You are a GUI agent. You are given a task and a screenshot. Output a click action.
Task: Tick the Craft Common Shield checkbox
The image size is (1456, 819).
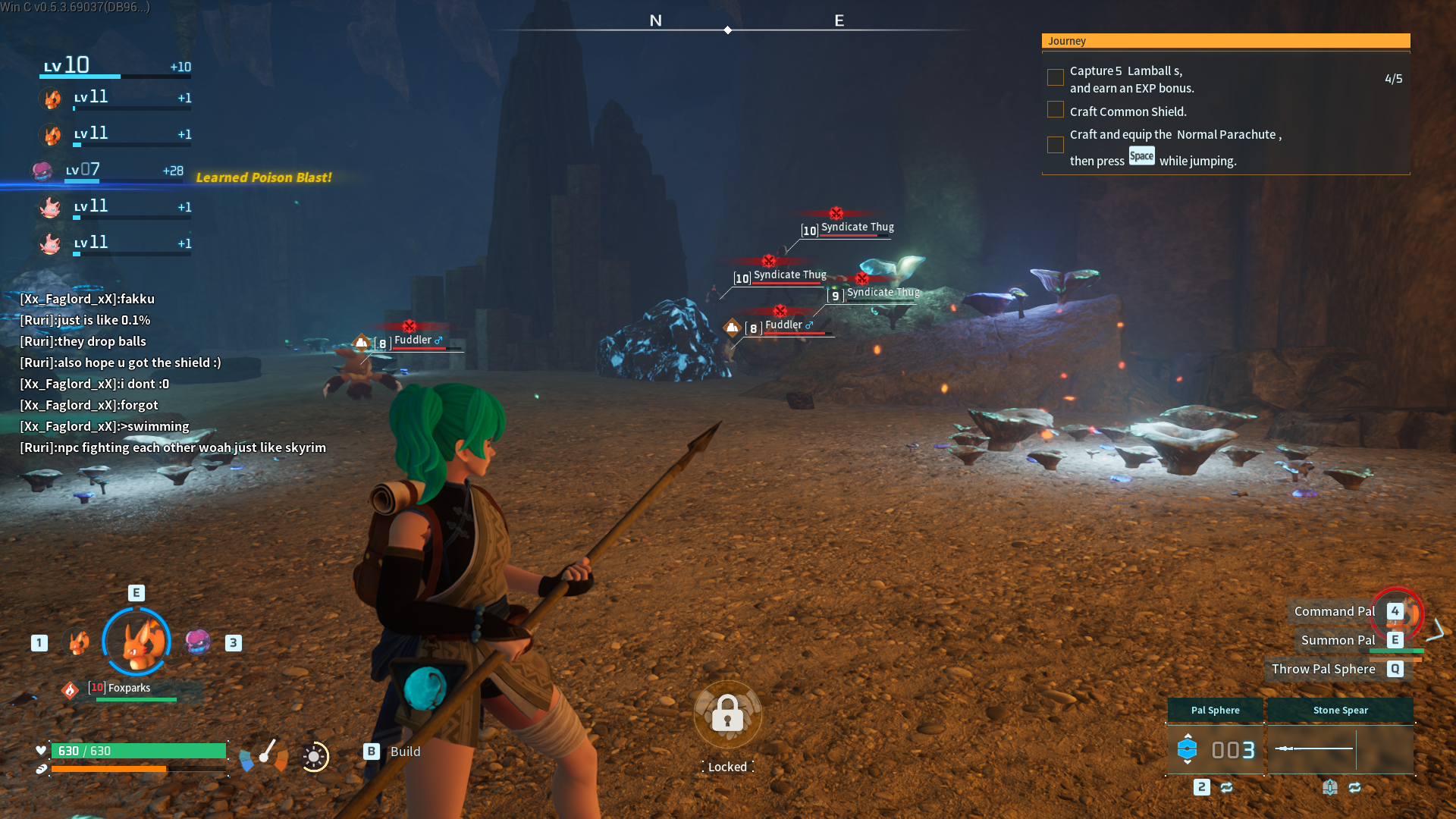pos(1055,110)
